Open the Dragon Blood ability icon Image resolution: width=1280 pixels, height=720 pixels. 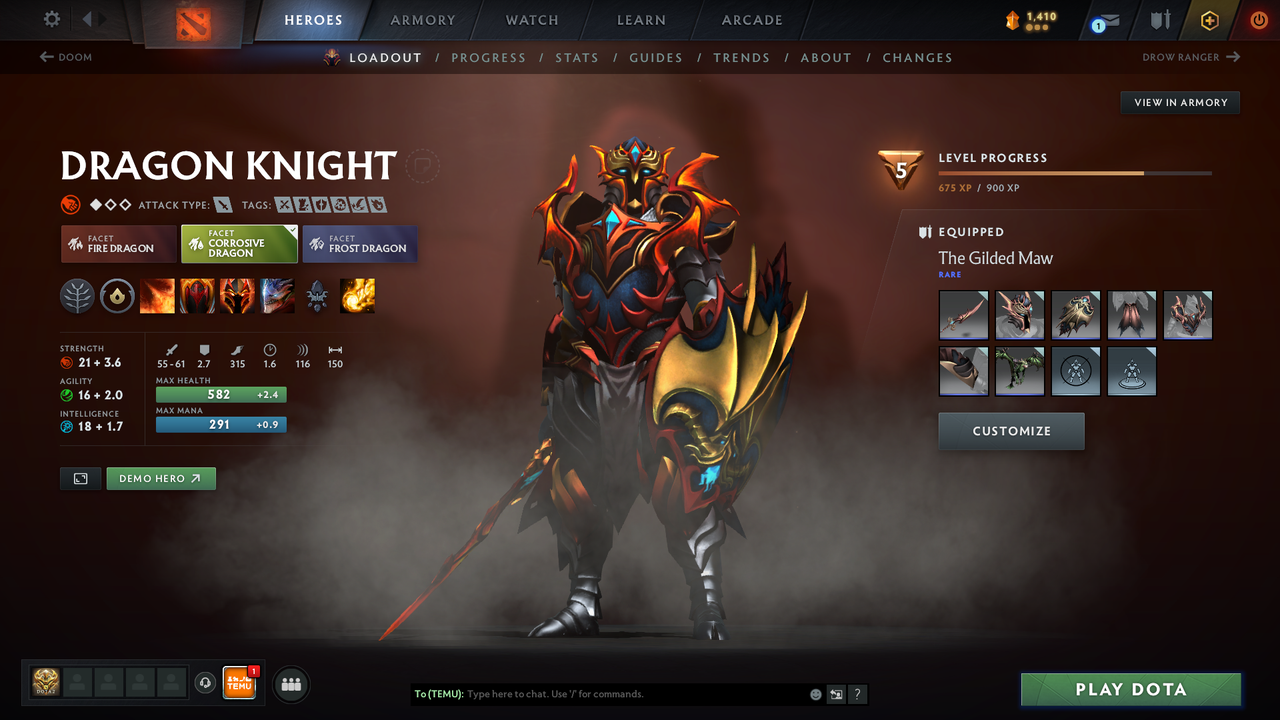tap(237, 295)
